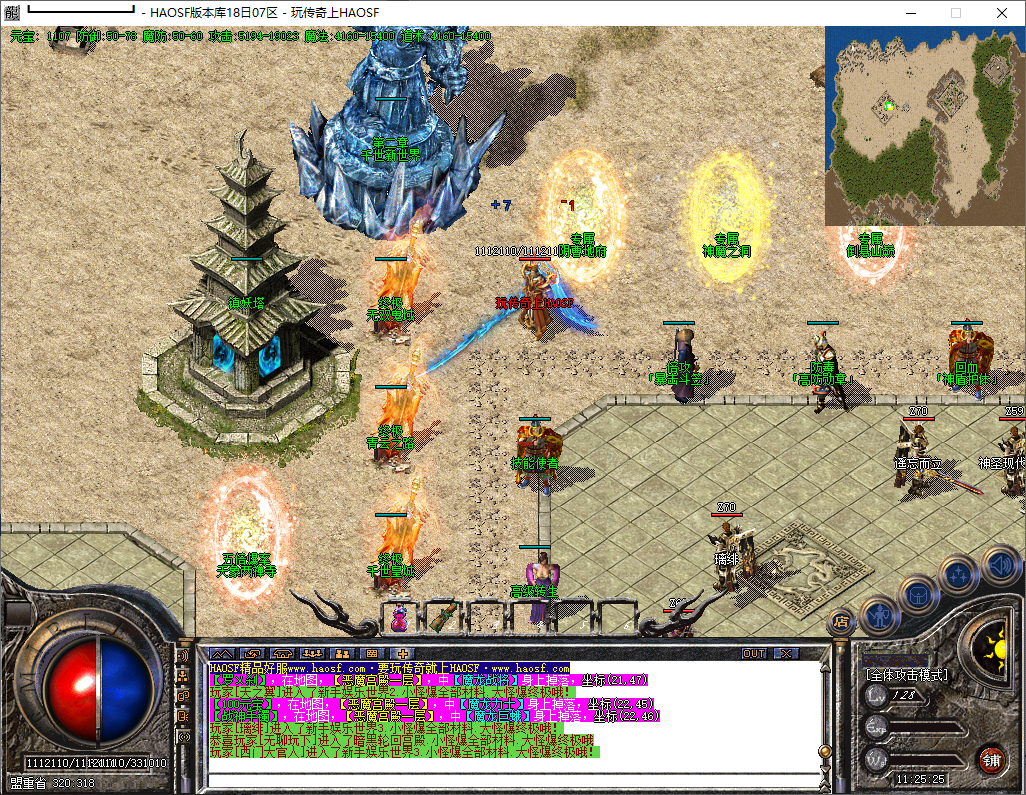Use the green bottle item in belt
1026x795 pixels.
pos(441,617)
